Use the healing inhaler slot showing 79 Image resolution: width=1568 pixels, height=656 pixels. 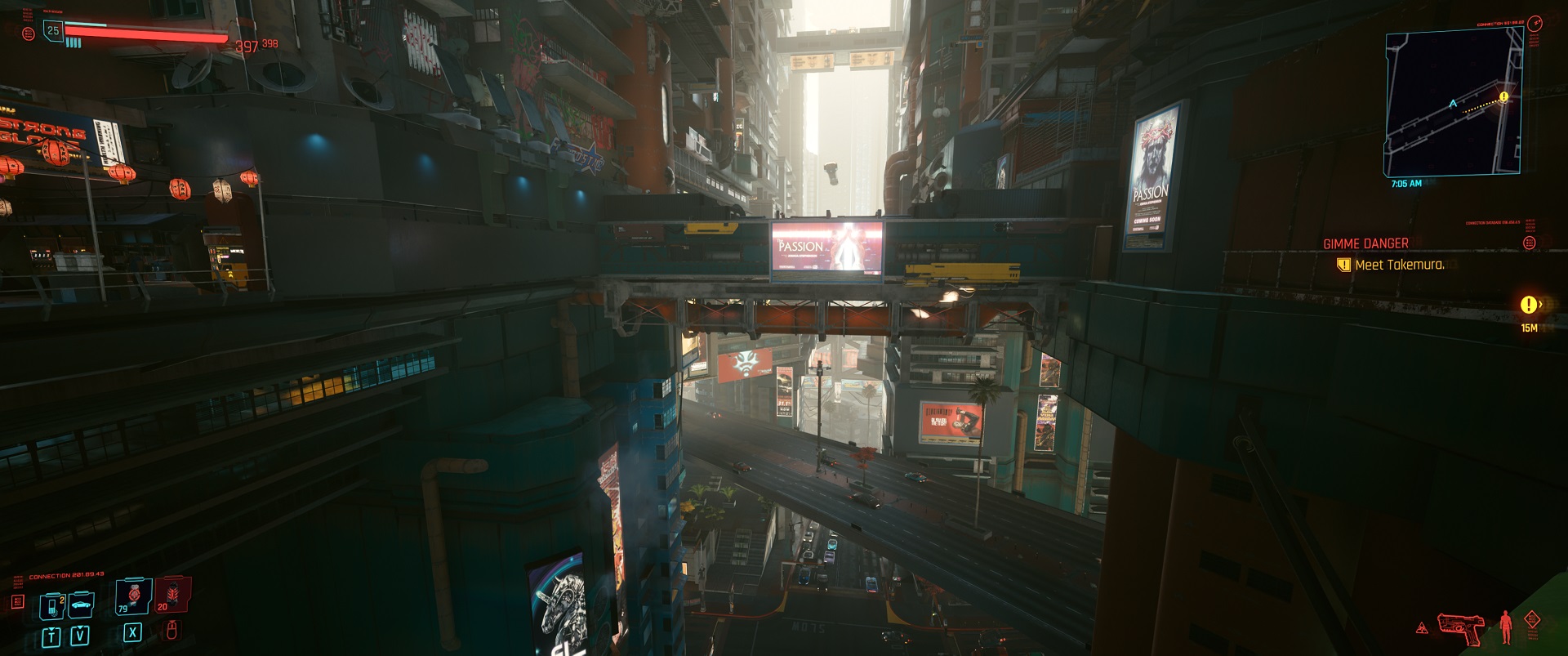(x=133, y=596)
